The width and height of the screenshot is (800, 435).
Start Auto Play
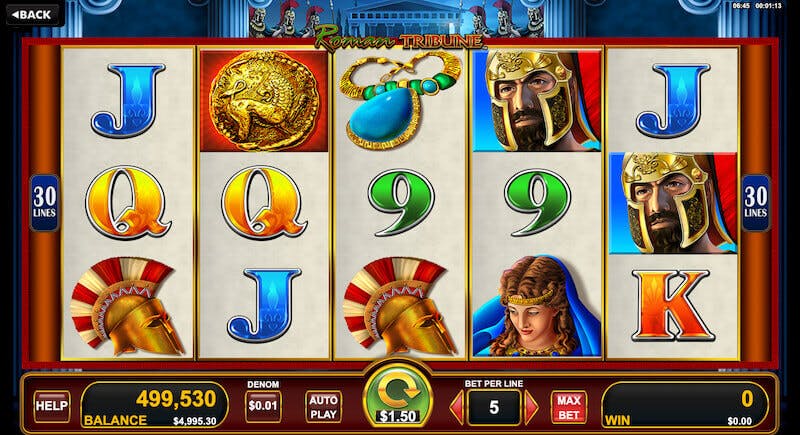pos(323,406)
